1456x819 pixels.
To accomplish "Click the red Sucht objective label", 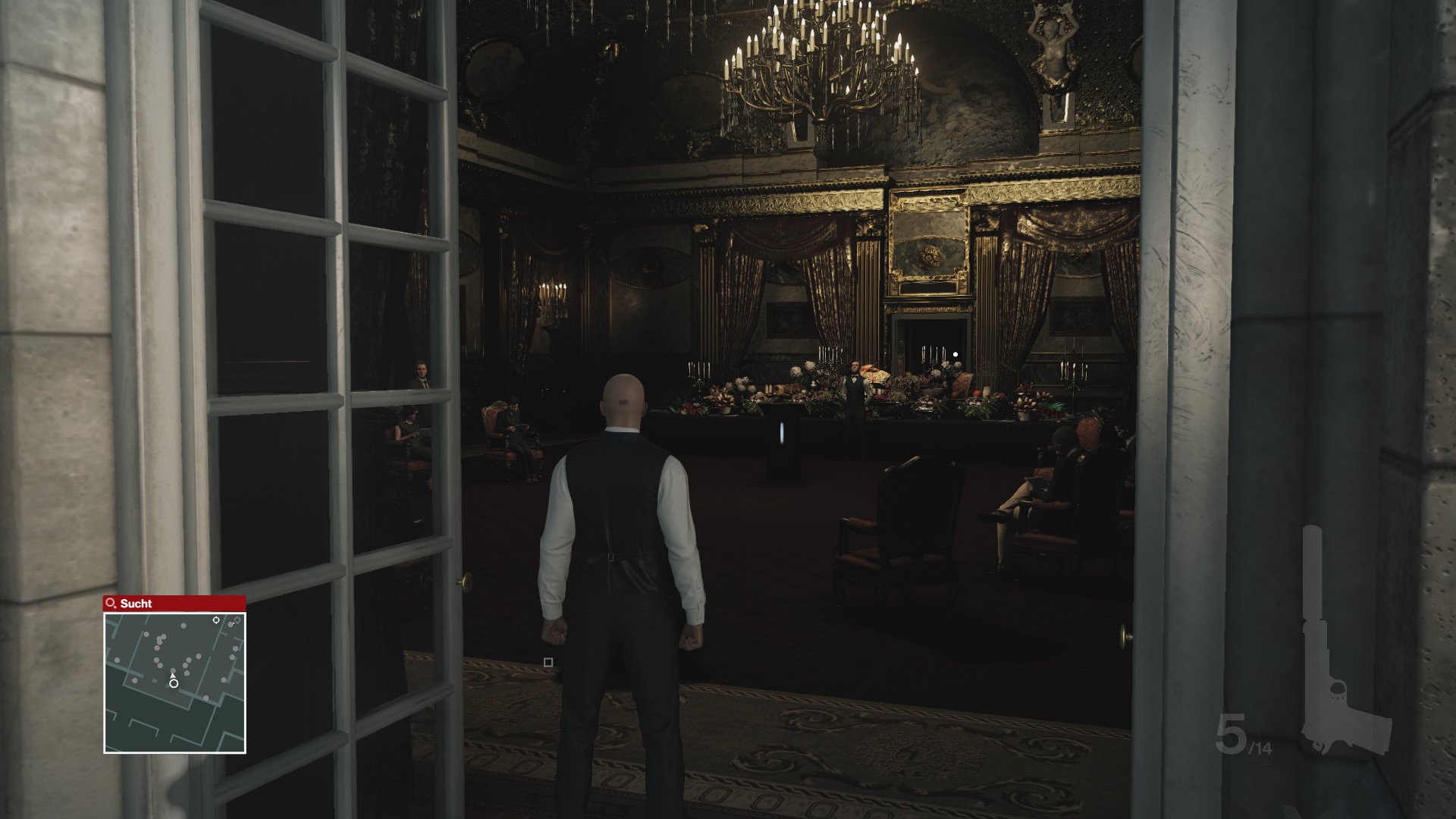I will pyautogui.click(x=136, y=604).
